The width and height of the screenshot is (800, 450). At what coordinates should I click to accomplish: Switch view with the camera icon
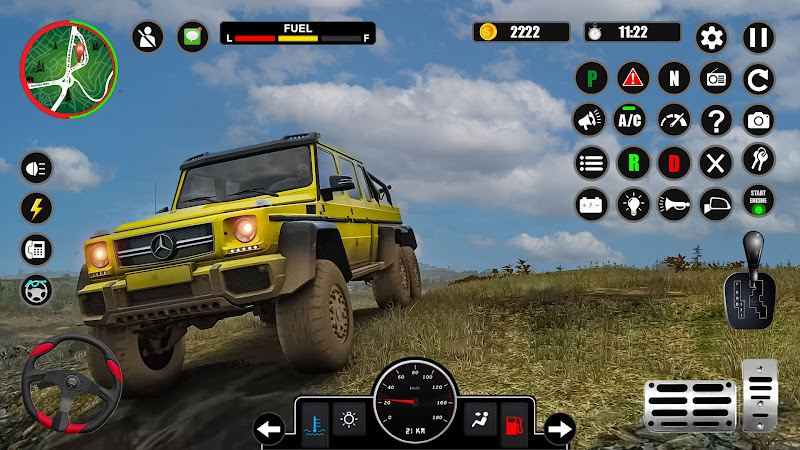(758, 121)
